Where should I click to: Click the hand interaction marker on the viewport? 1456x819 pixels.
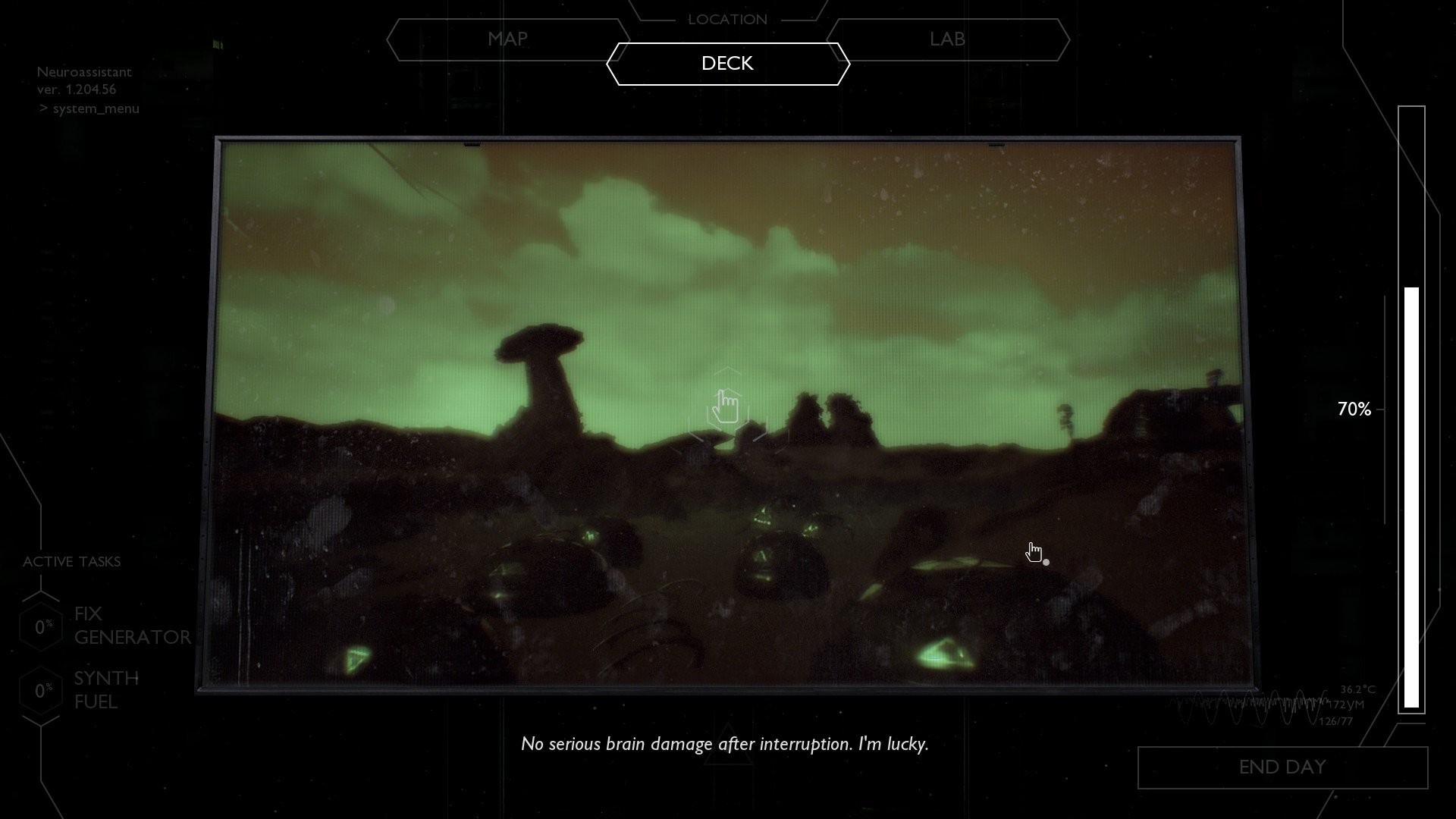click(727, 408)
